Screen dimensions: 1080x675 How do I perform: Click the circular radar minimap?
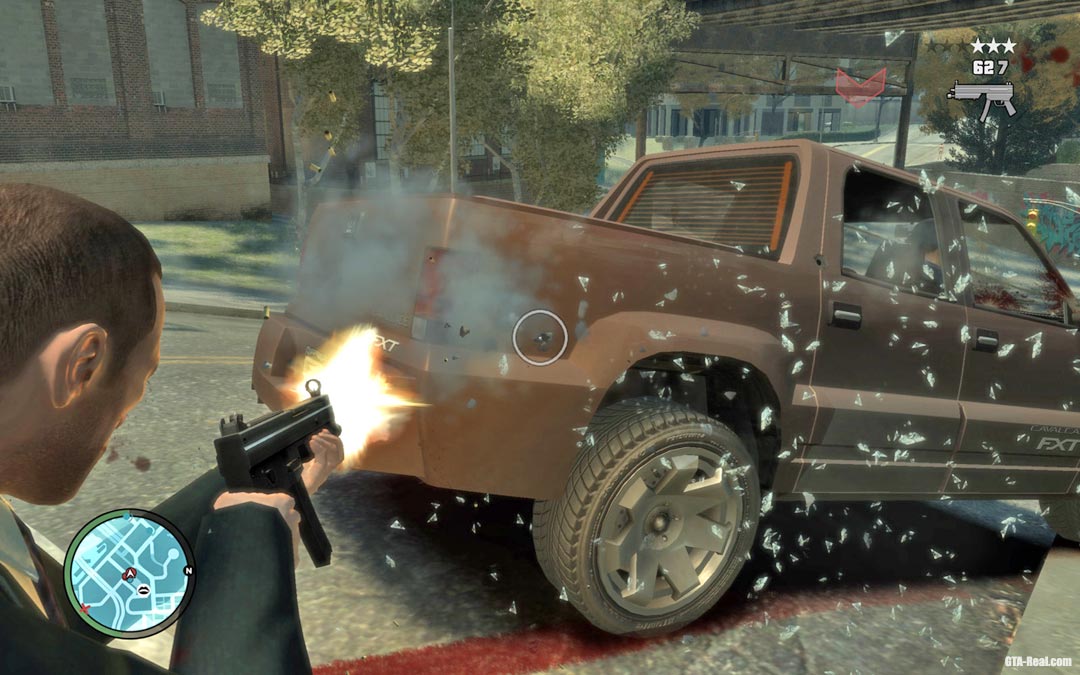(129, 574)
